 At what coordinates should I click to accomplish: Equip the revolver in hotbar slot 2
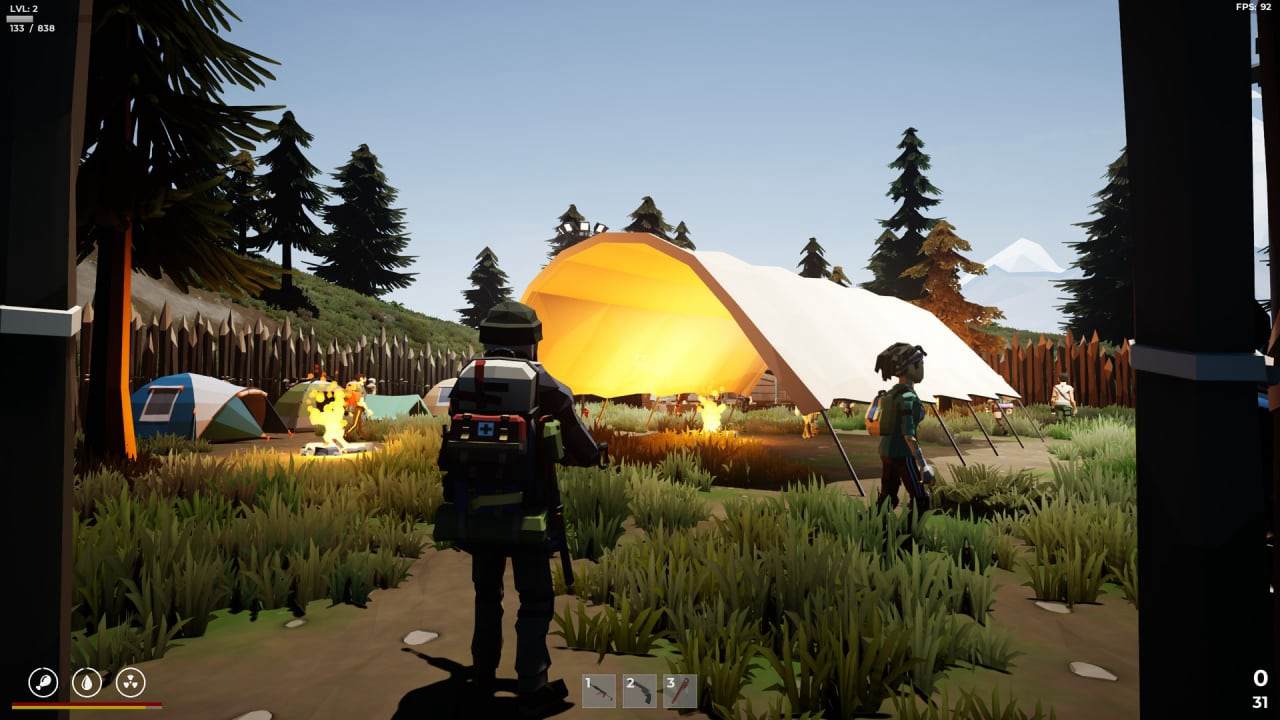(x=640, y=690)
